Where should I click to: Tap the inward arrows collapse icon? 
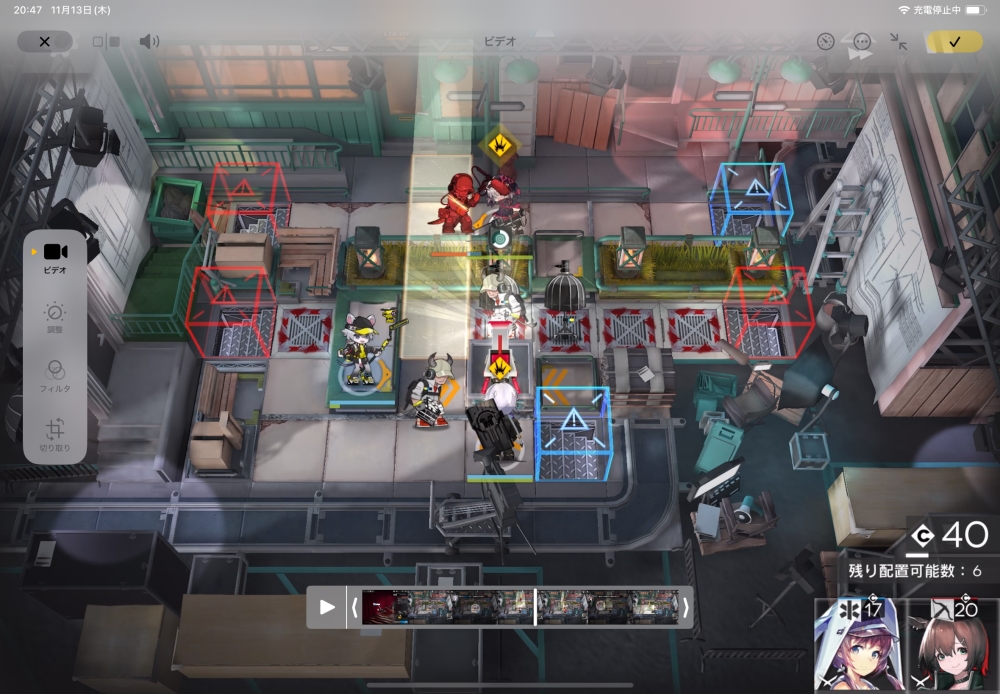click(x=899, y=42)
